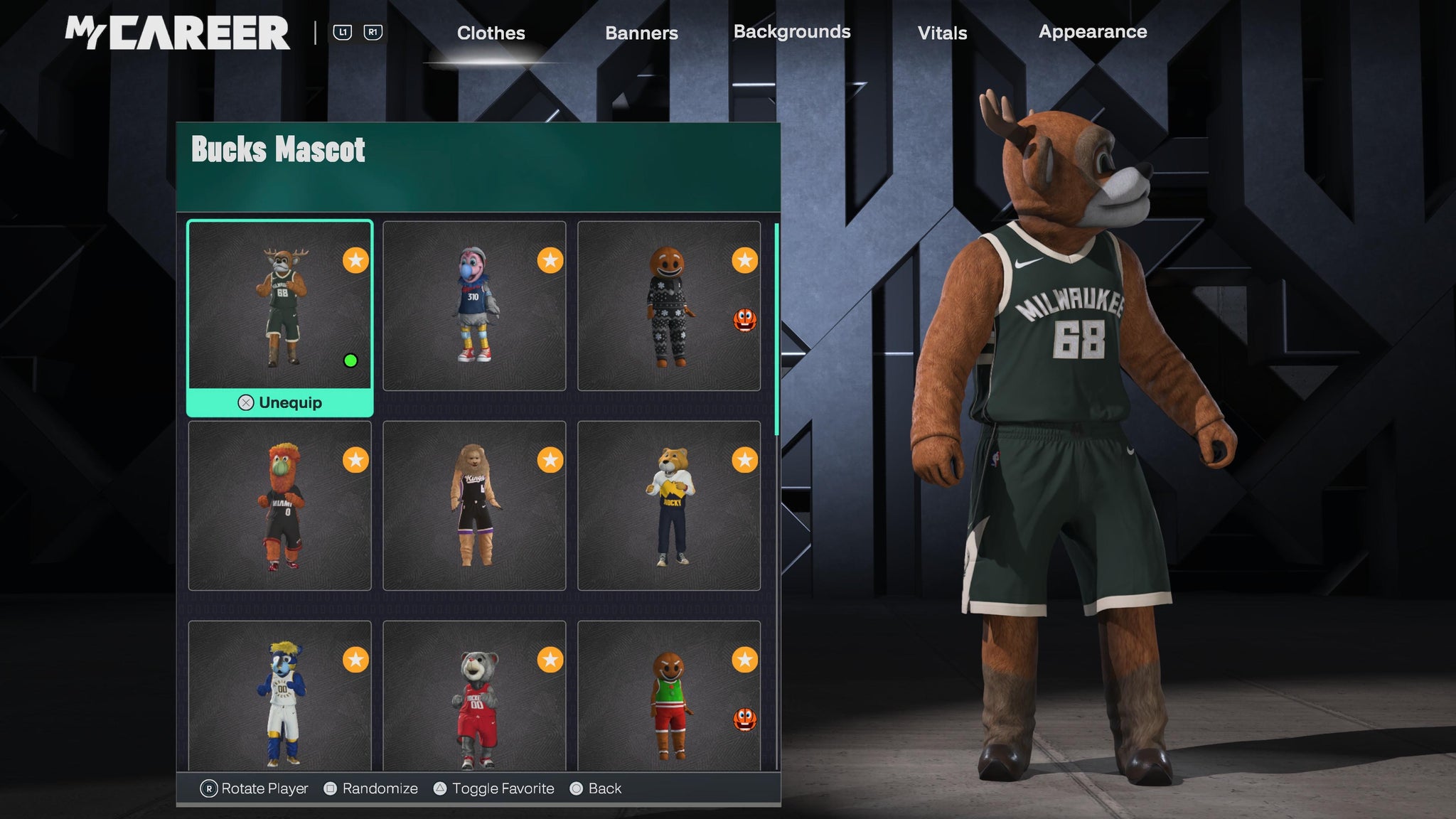Viewport: 1456px width, 819px height.
Task: Unequip the Bucks mascot outfit
Action: point(280,402)
